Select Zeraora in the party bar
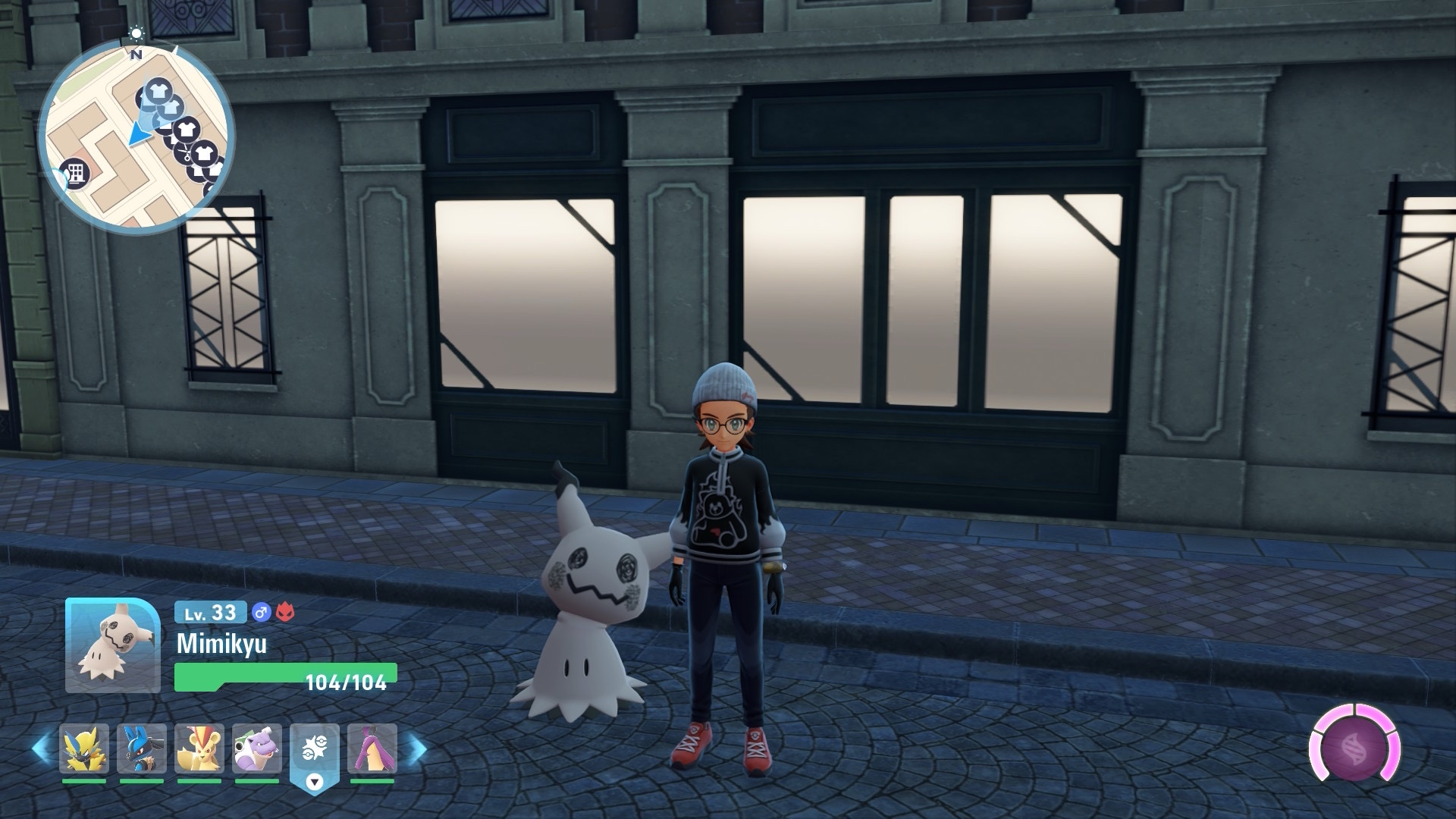1456x819 pixels. (83, 749)
